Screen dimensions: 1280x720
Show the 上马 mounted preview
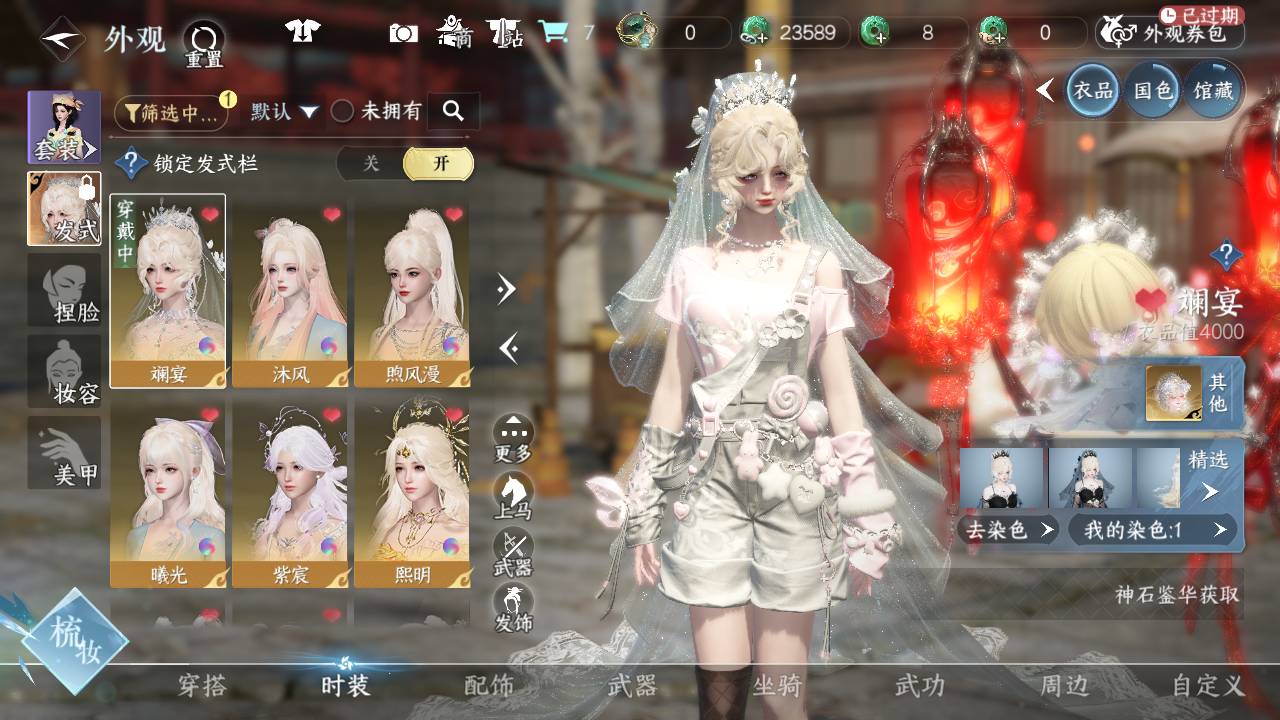click(x=513, y=495)
